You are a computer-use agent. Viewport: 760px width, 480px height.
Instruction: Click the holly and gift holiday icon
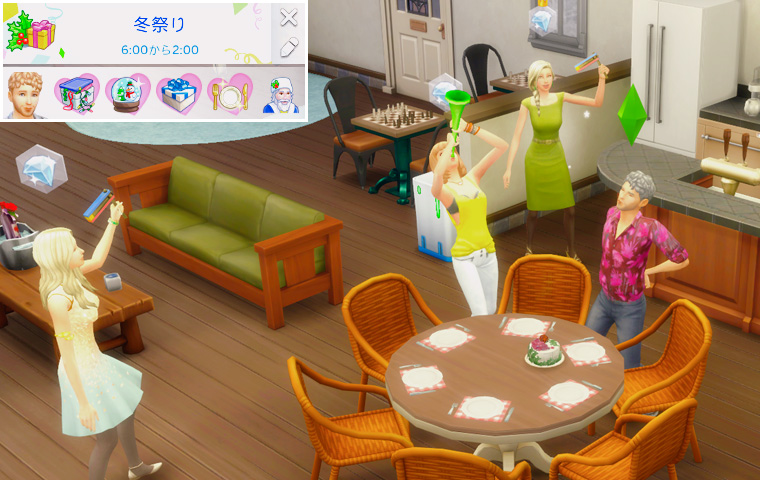pos(30,32)
